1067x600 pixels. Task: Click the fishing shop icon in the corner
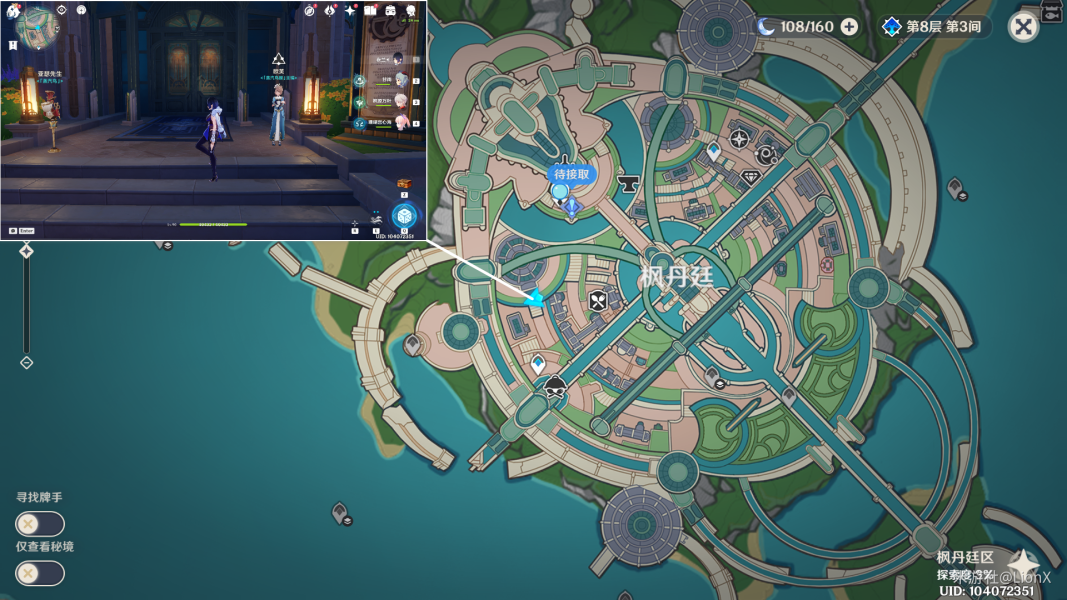[1051, 11]
